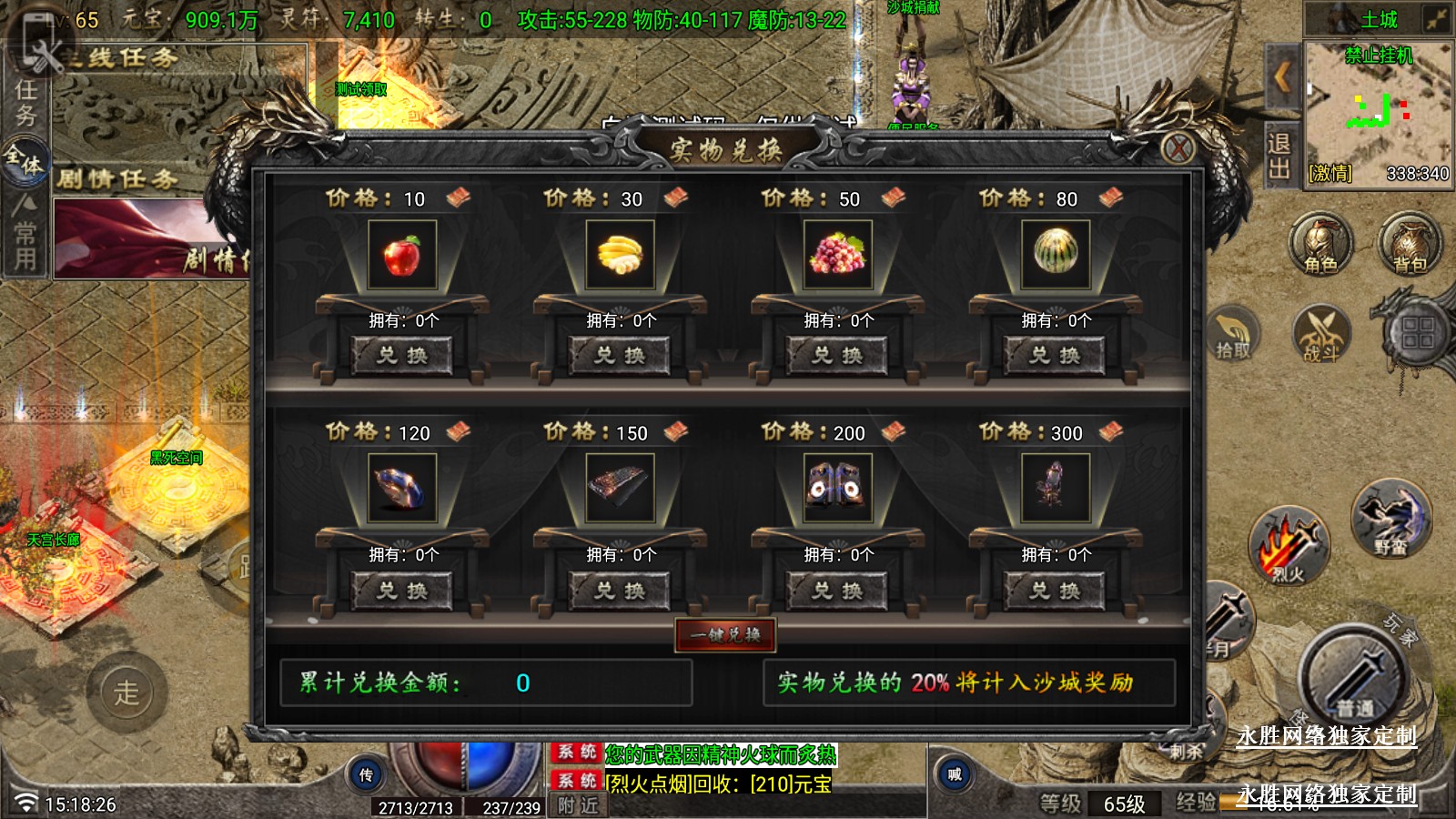
Task: Exchange the gaming chair priced at 300
Action: [x=1055, y=591]
